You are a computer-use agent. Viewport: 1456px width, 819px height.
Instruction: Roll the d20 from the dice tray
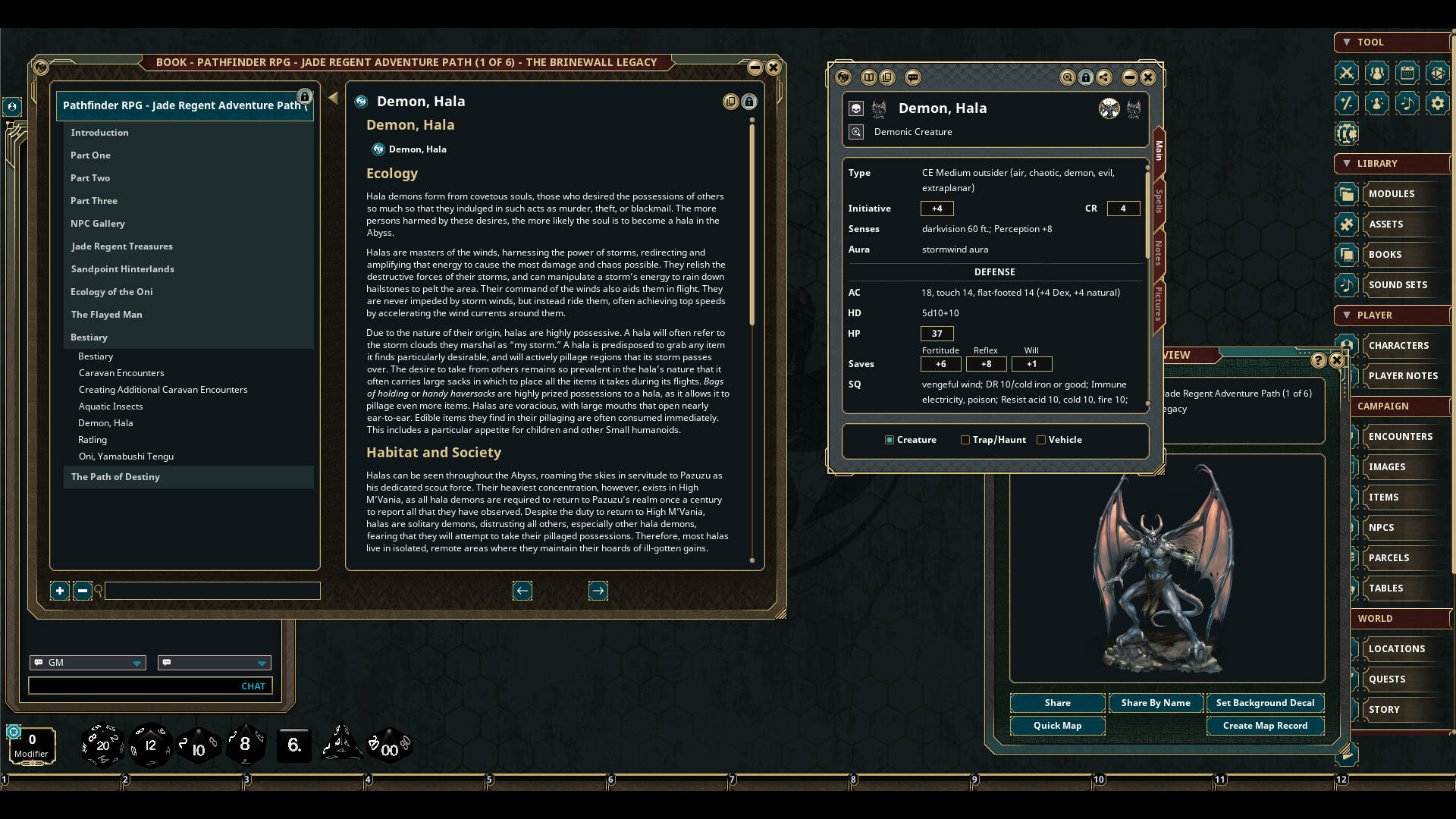tap(103, 744)
